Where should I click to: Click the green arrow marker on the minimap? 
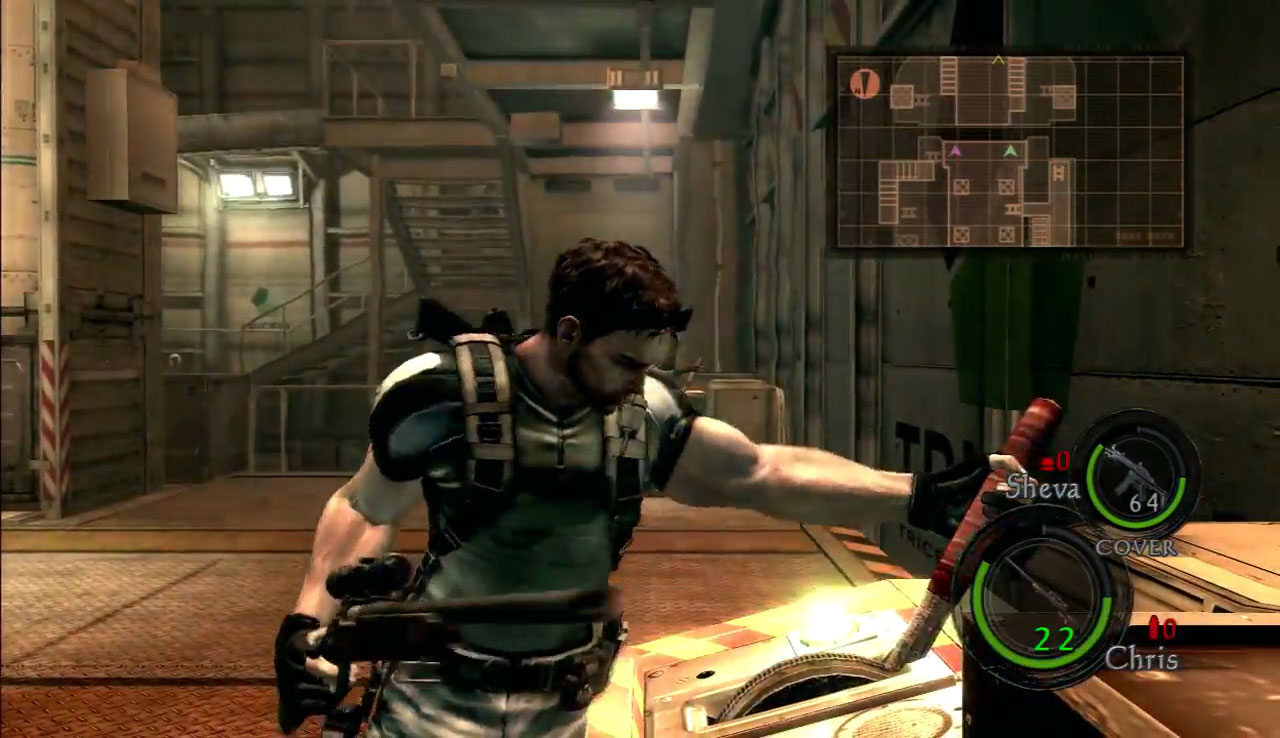pyautogui.click(x=1011, y=151)
